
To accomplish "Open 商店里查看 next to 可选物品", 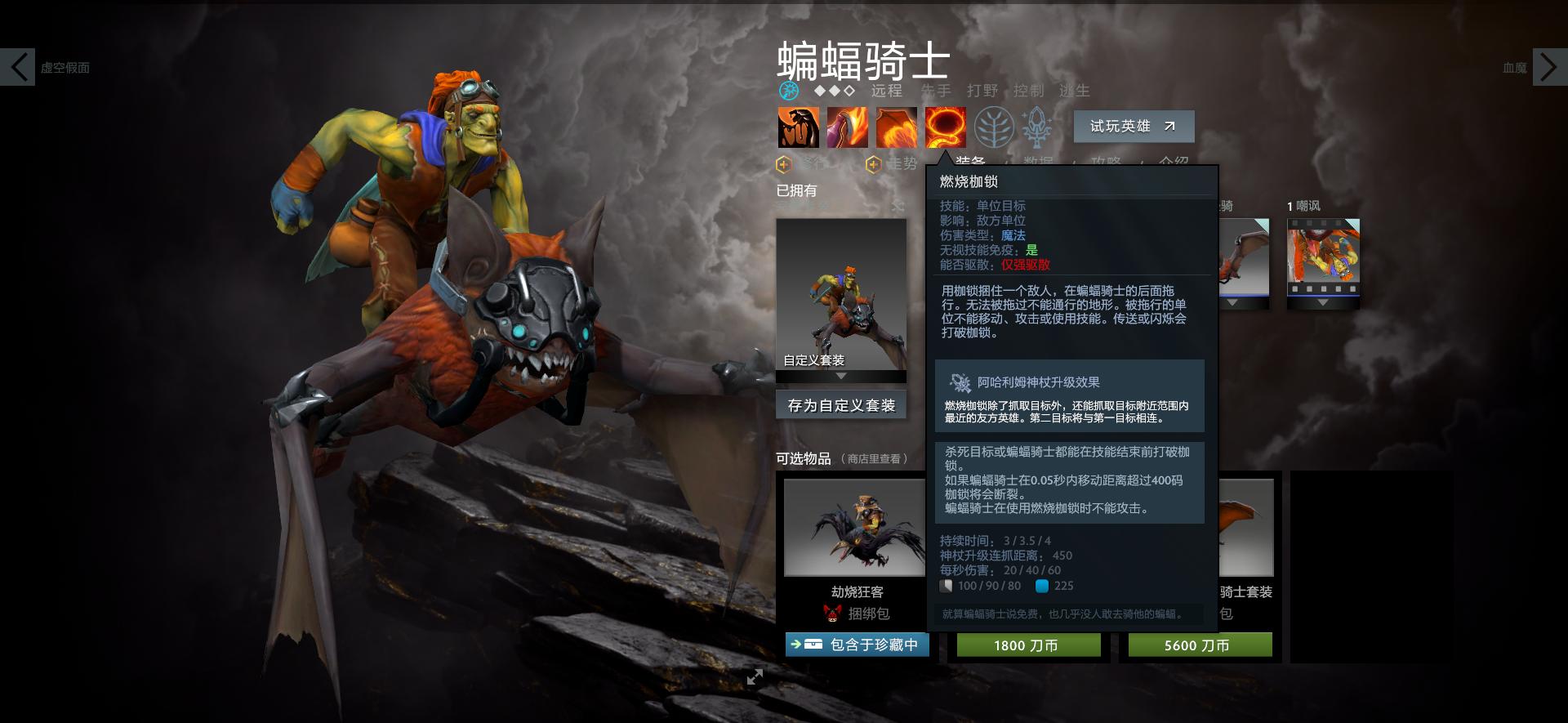I will [875, 458].
